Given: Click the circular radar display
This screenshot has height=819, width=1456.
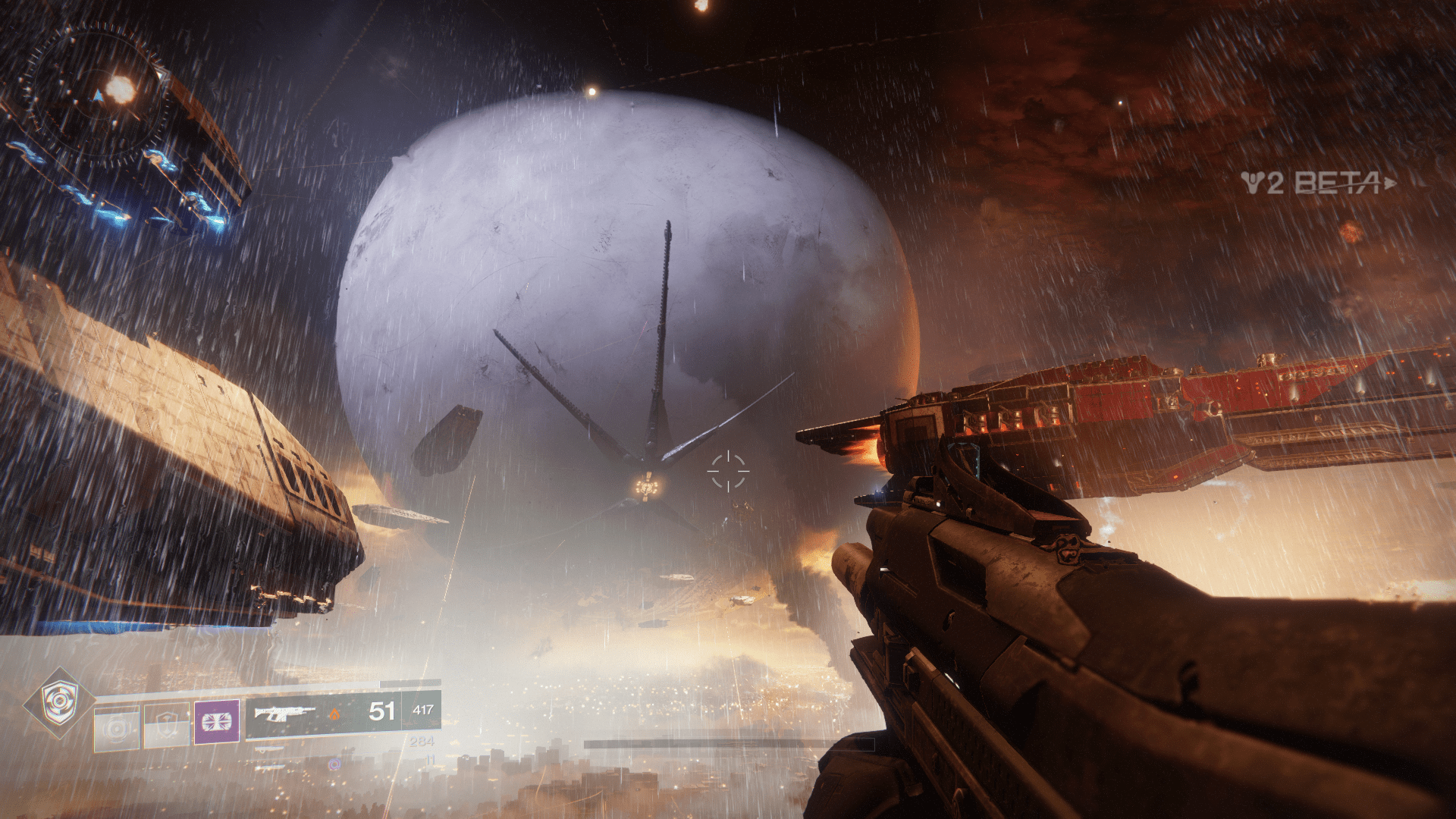Looking at the screenshot, I should (x=96, y=94).
